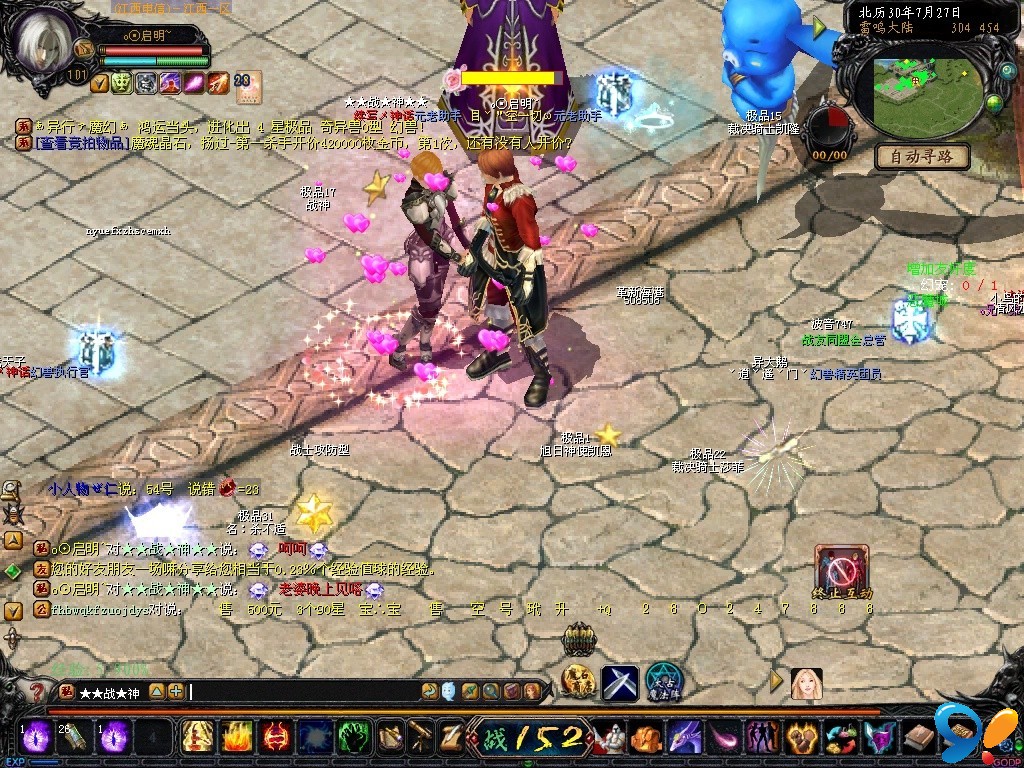This screenshot has height=768, width=1024.
Task: Click the 终止互动 end-interaction button
Action: click(842, 572)
